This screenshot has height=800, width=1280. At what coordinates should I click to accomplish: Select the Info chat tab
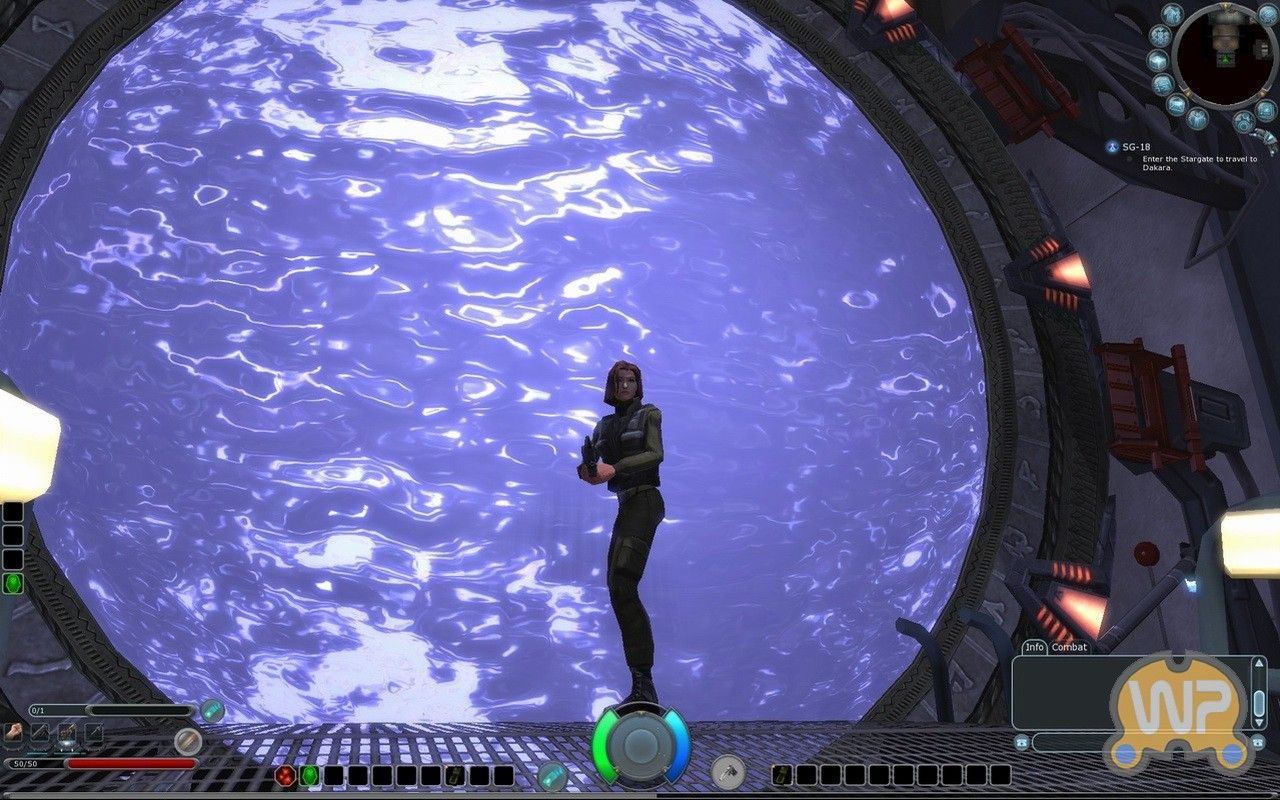(1036, 647)
